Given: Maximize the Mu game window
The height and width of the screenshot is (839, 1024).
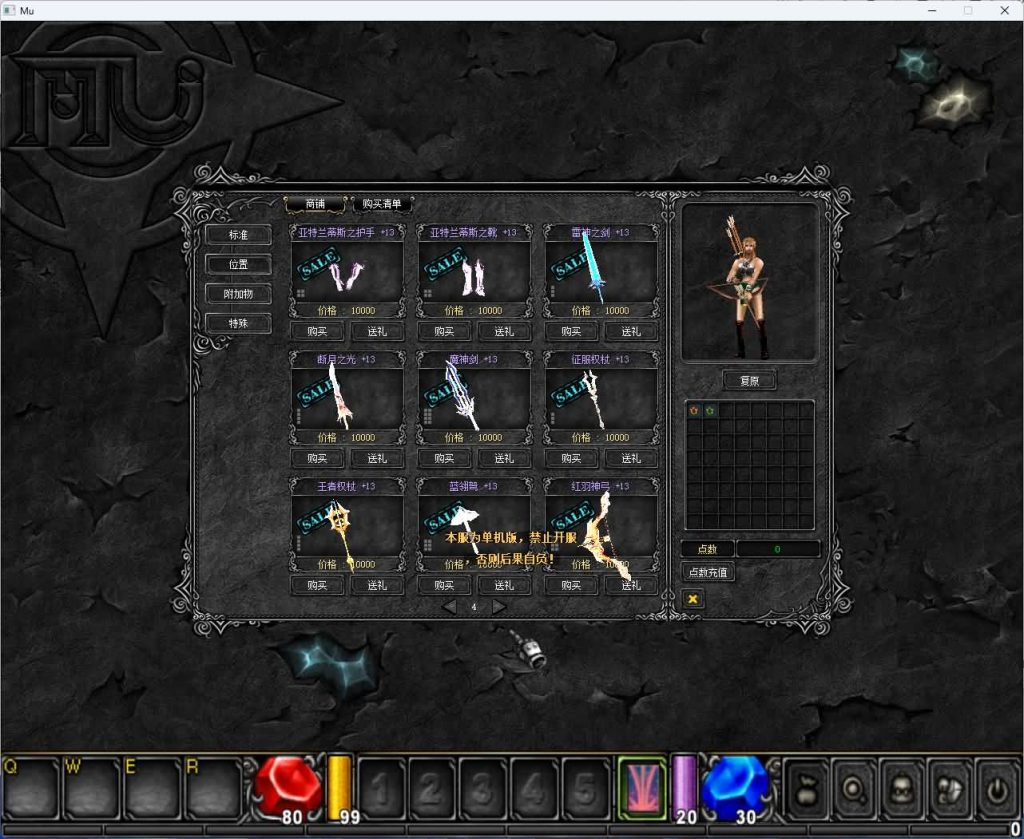Looking at the screenshot, I should (x=967, y=10).
